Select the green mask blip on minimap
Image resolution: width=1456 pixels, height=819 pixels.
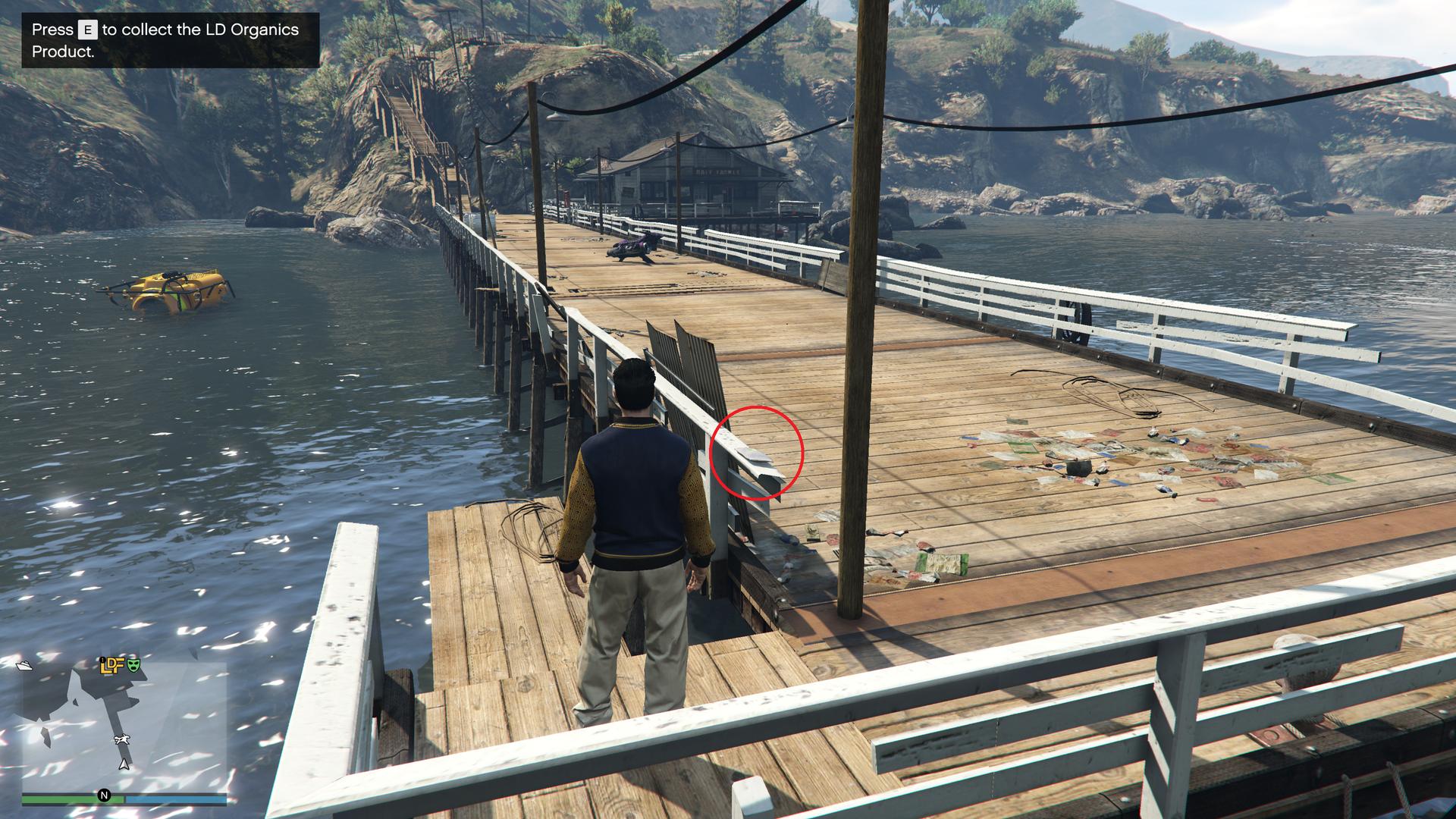(x=134, y=665)
